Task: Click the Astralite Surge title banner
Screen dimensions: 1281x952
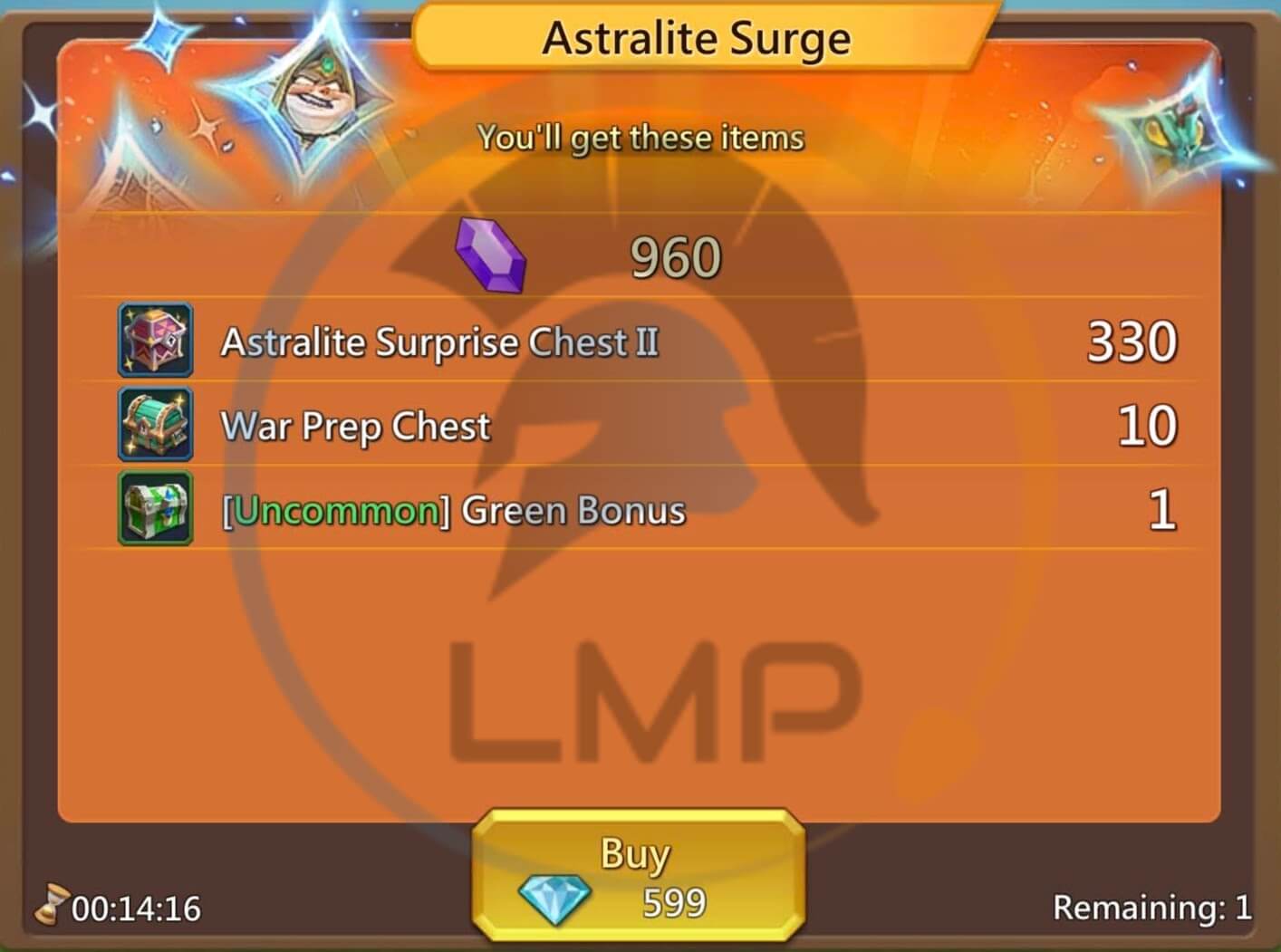Action: coord(696,36)
